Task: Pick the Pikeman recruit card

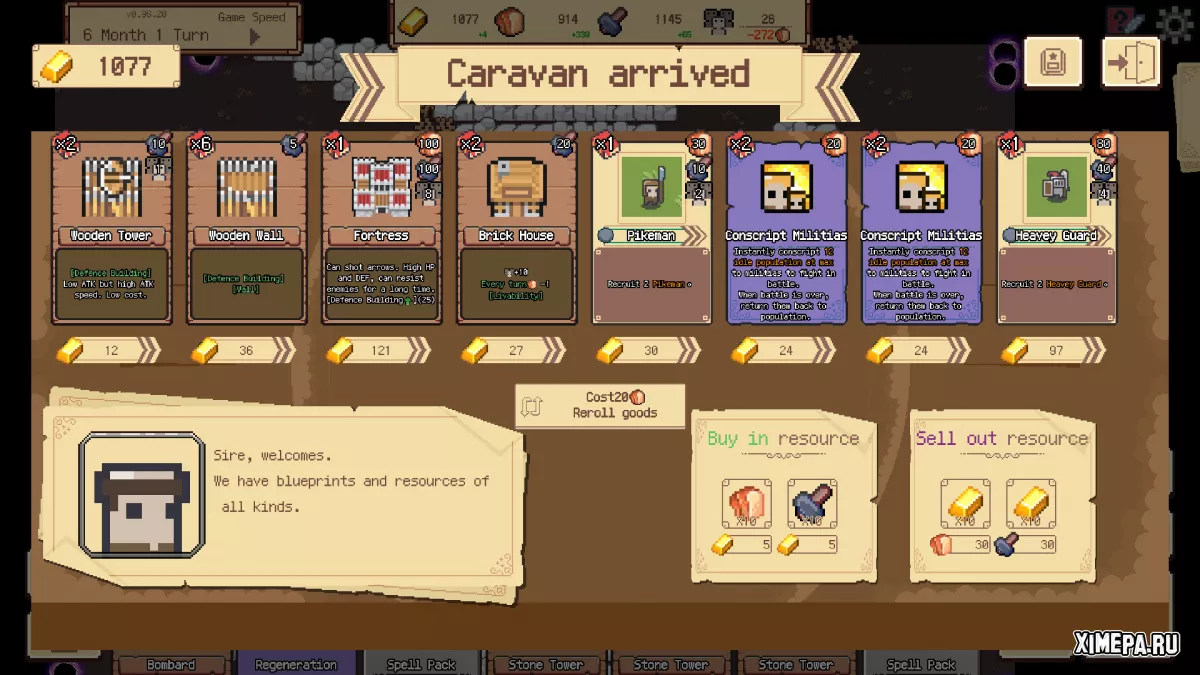Action: coord(651,230)
